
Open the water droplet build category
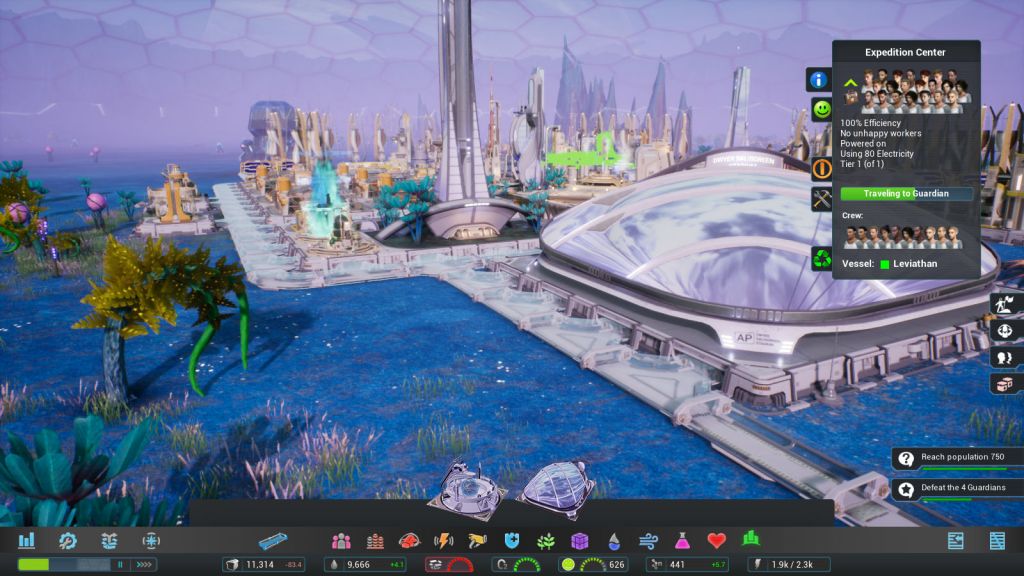pyautogui.click(x=614, y=541)
